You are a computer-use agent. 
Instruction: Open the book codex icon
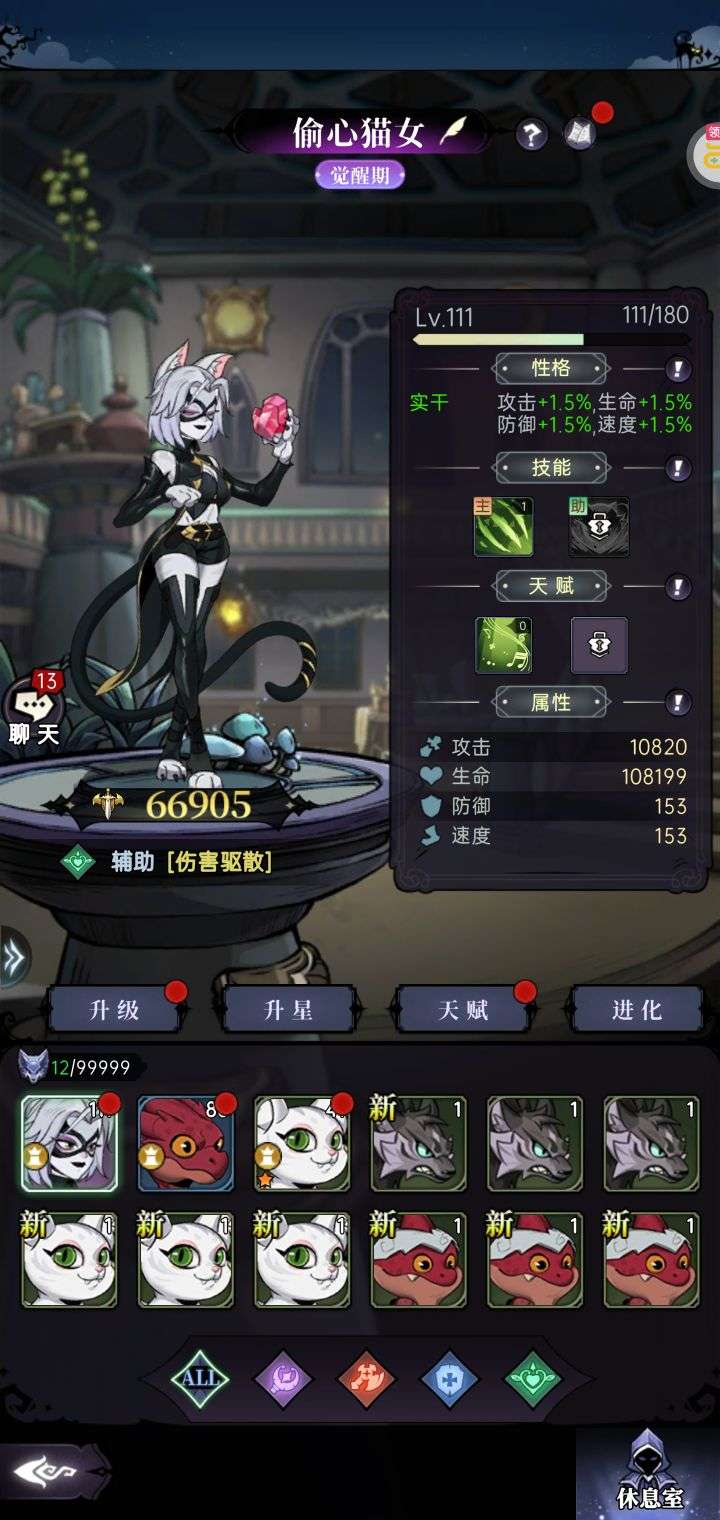pyautogui.click(x=580, y=133)
